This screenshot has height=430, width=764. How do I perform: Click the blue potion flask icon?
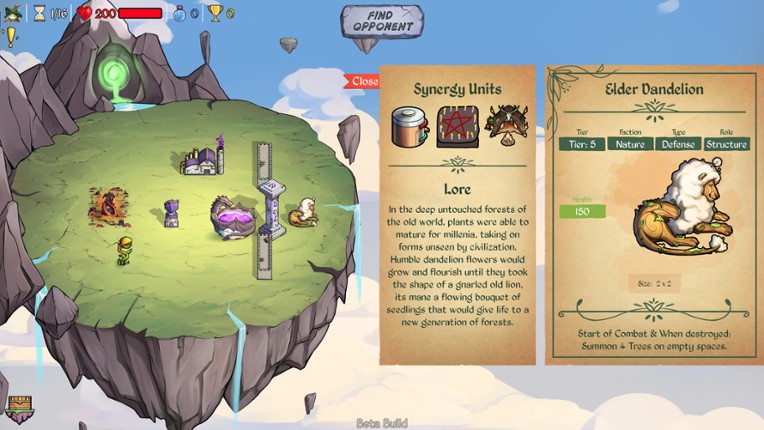[x=179, y=13]
